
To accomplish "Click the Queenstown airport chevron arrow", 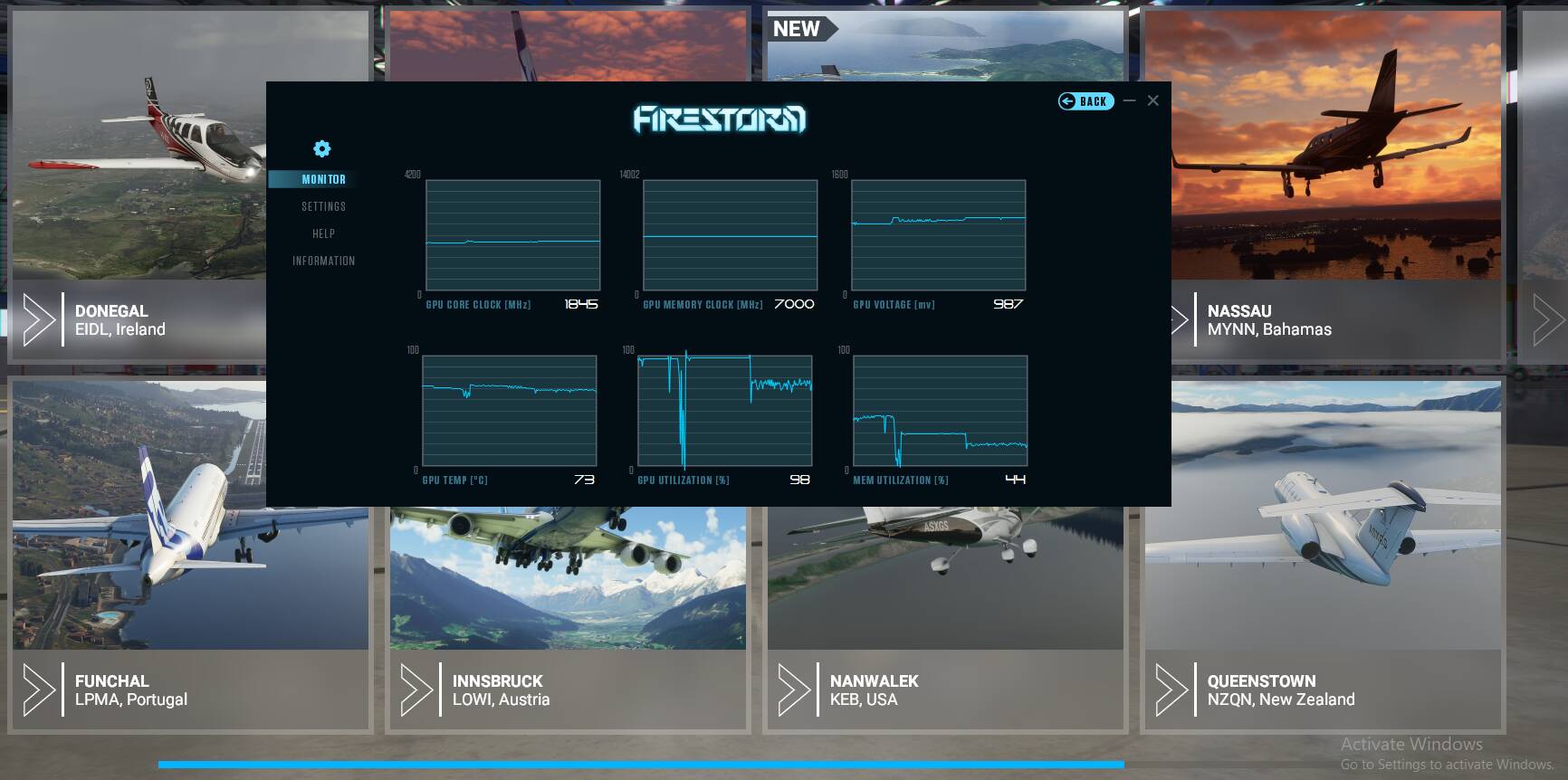I will (x=1171, y=690).
